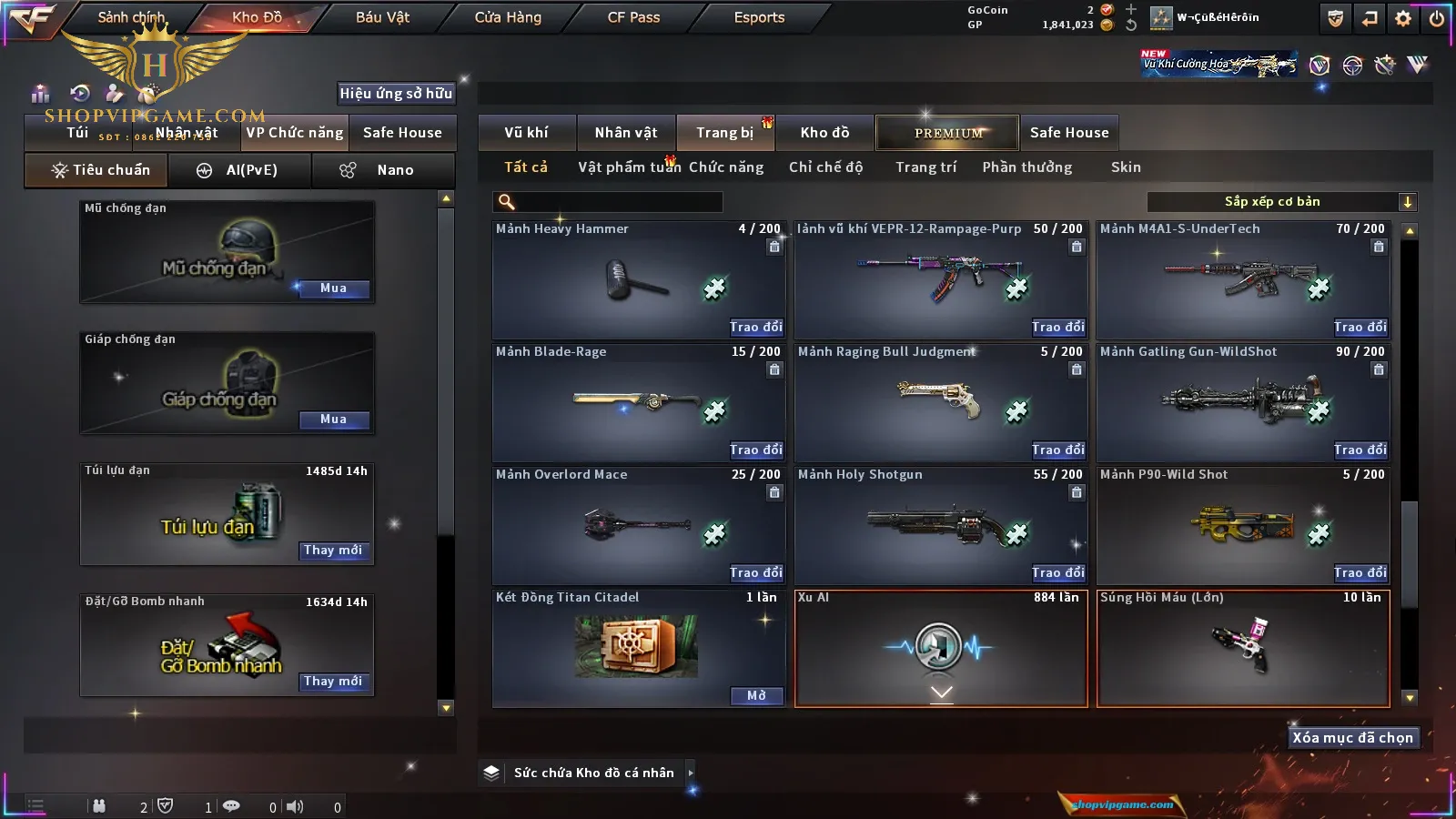The width and height of the screenshot is (1456, 819).
Task: Open the Sắp xếp cơ bản dropdown
Action: 1282,202
